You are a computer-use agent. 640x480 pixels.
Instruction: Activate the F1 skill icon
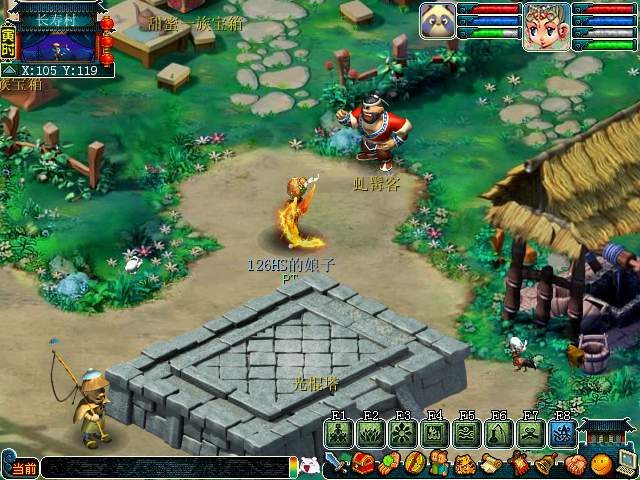(339, 433)
